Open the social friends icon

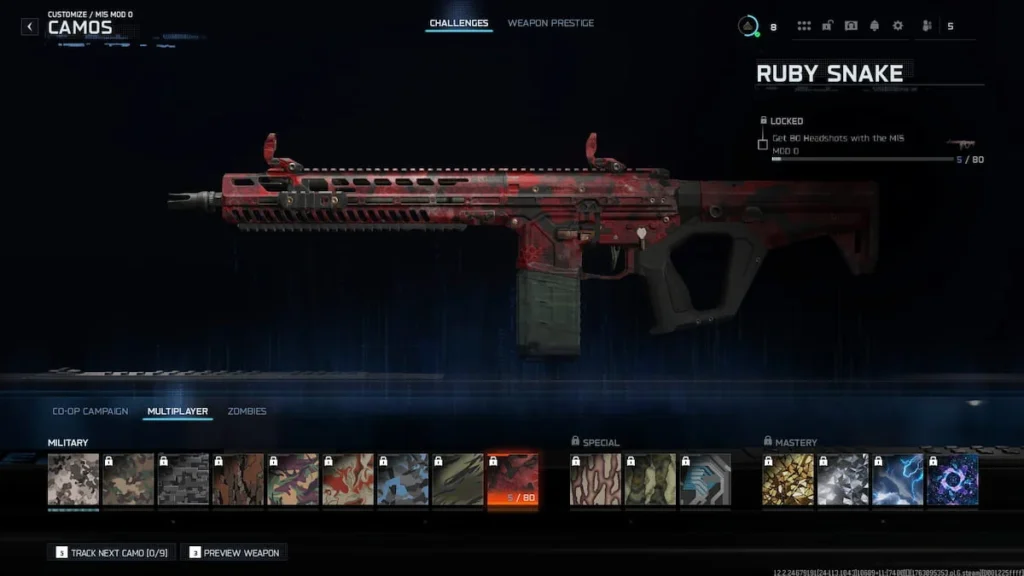(924, 26)
